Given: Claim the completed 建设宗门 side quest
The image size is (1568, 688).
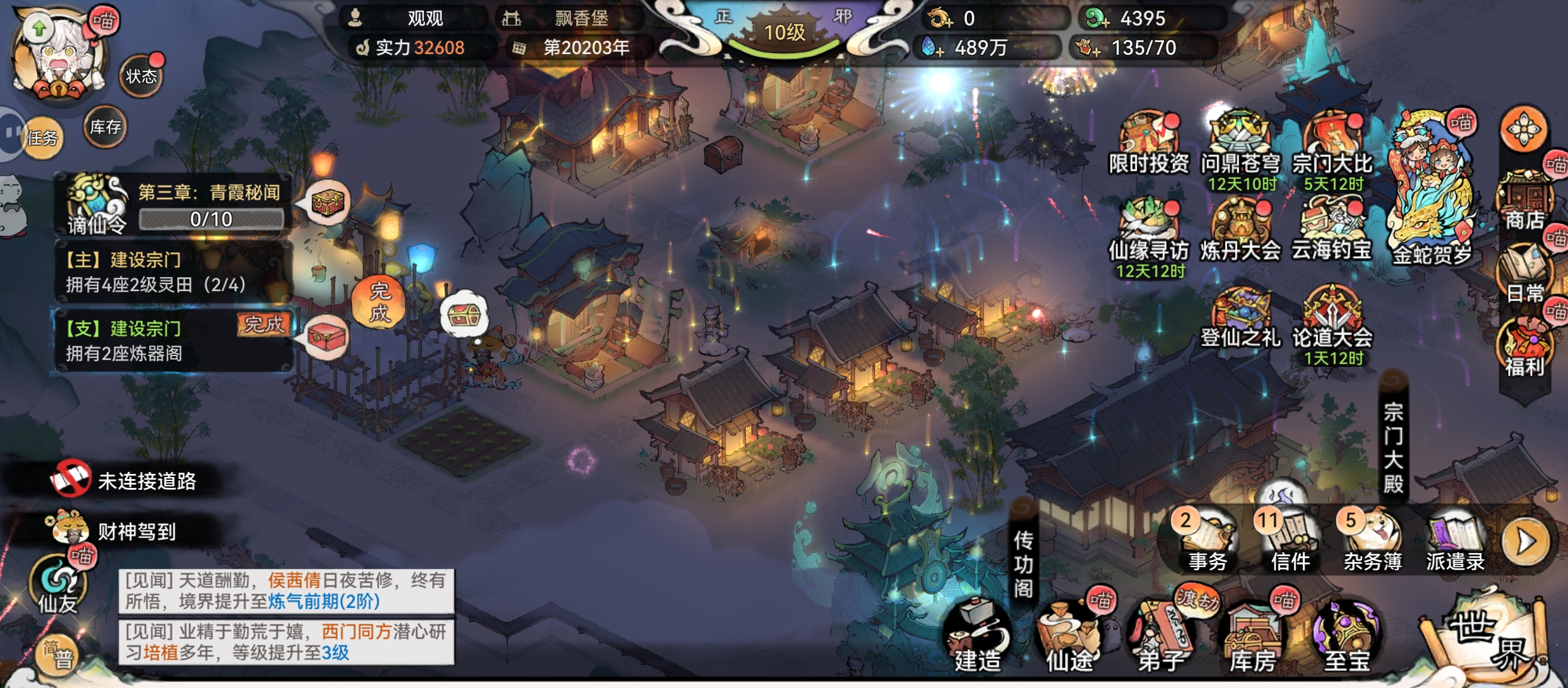Looking at the screenshot, I should pyautogui.click(x=263, y=325).
